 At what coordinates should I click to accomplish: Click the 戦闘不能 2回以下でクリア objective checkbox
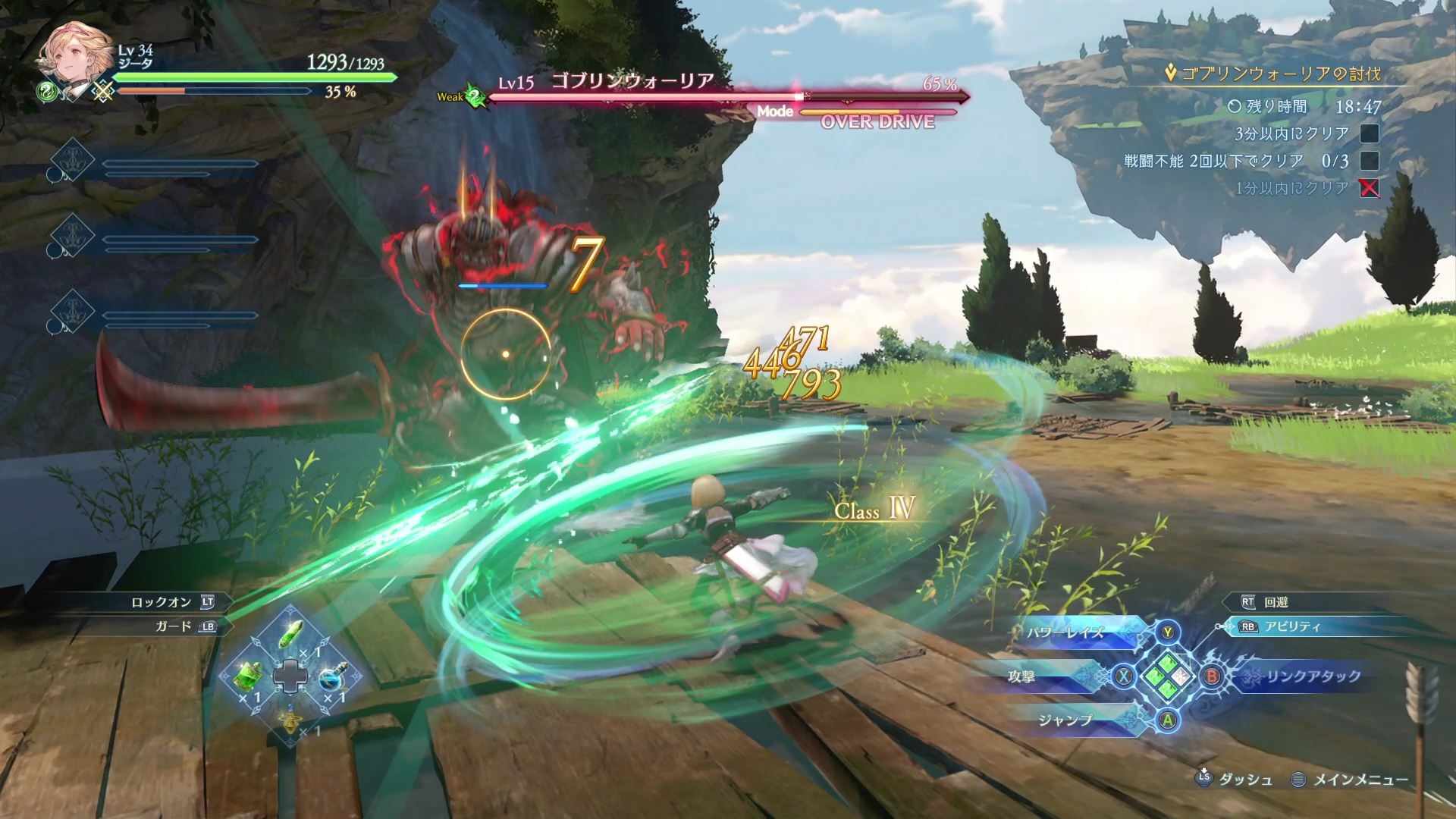1369,161
